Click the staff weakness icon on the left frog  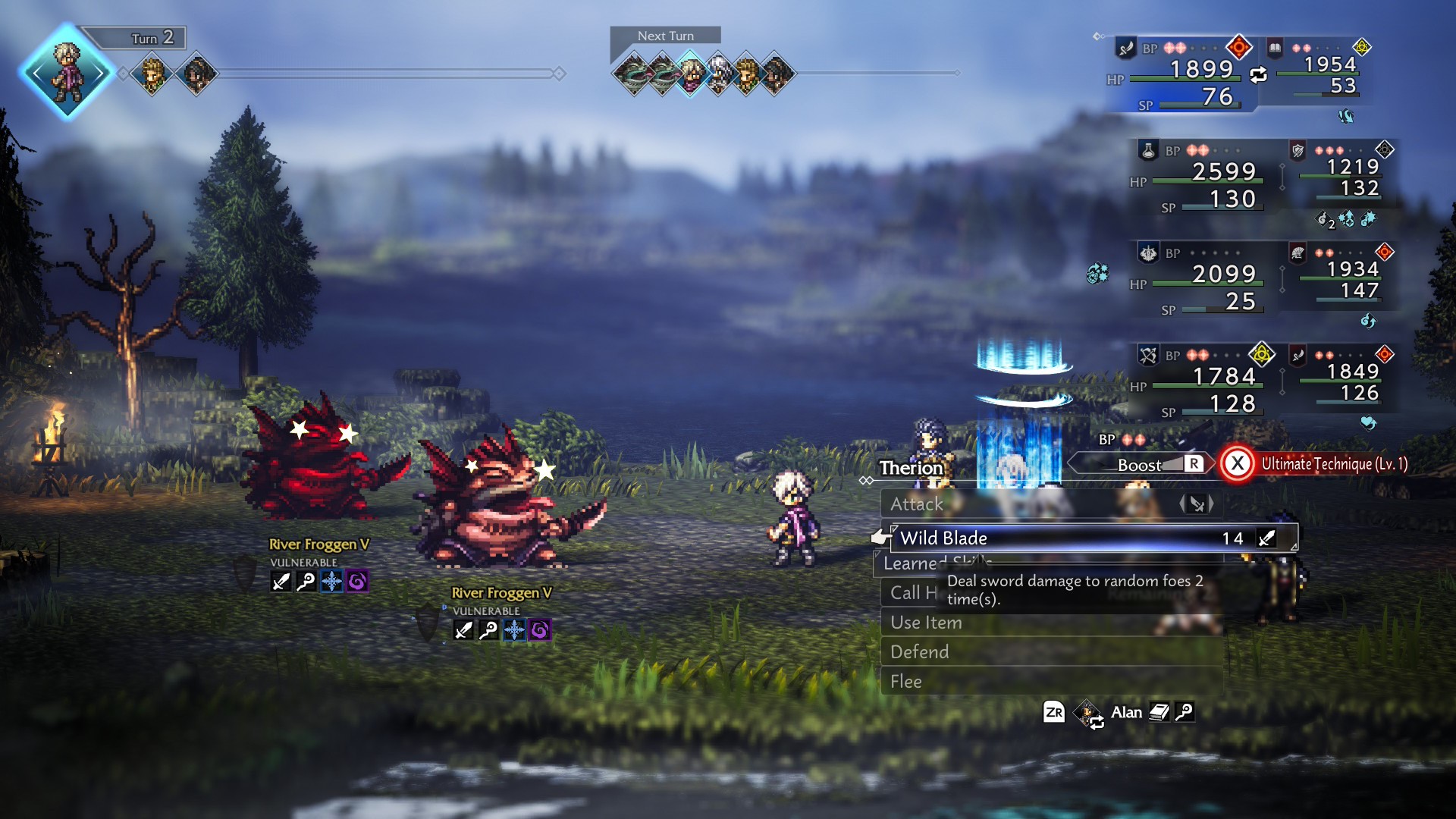tap(306, 581)
